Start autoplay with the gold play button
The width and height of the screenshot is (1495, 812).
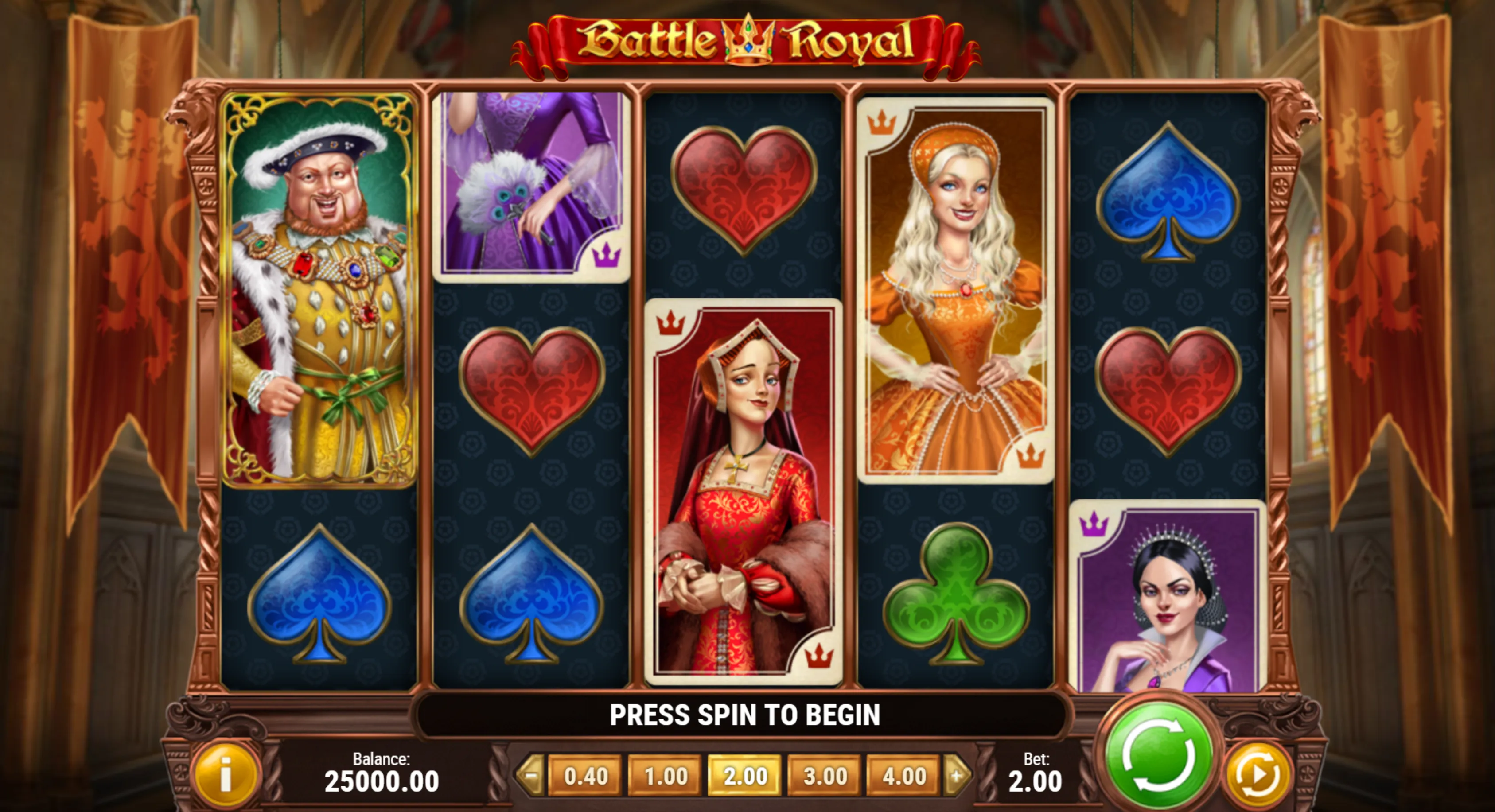(1257, 775)
